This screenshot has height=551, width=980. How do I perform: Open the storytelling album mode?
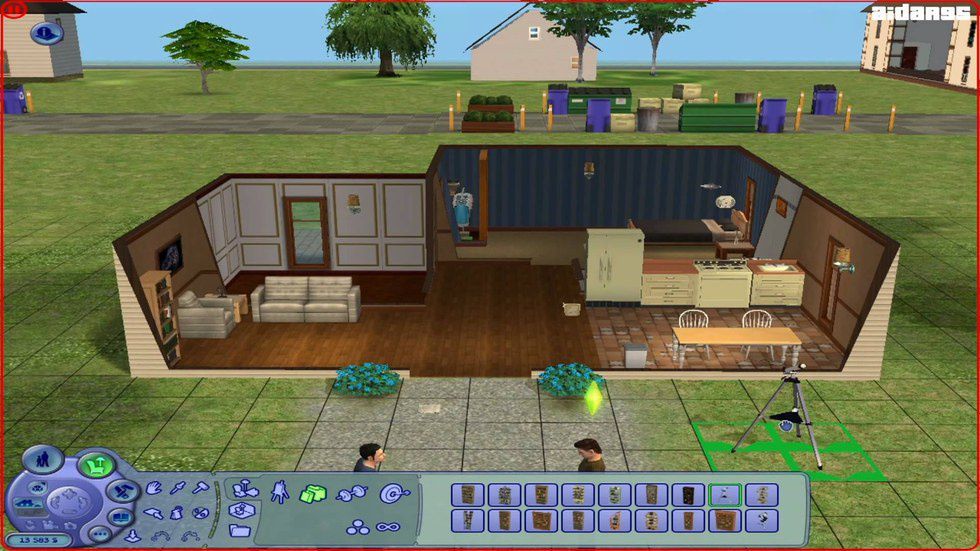click(x=119, y=517)
